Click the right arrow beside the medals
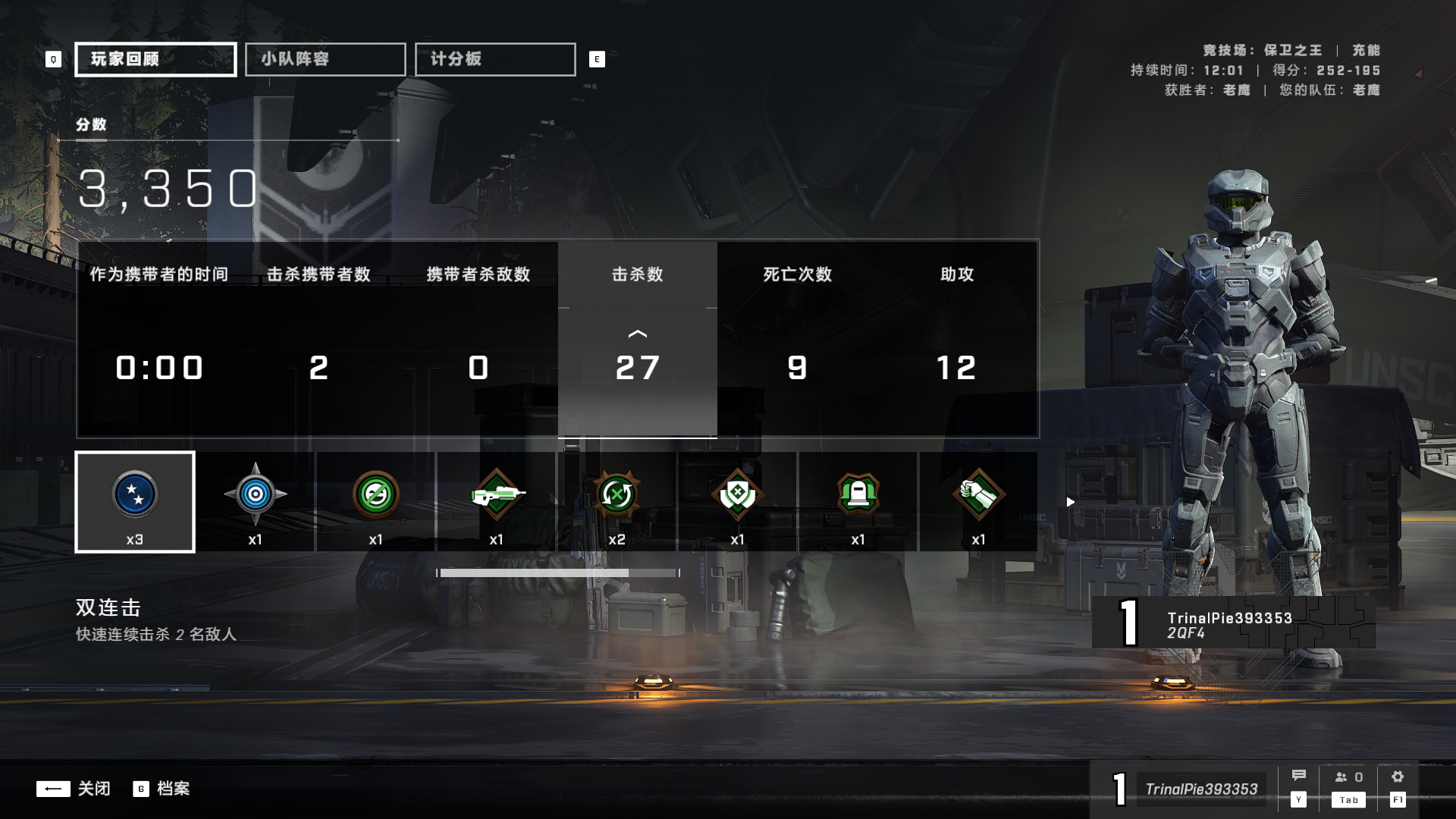1456x819 pixels. [1070, 501]
